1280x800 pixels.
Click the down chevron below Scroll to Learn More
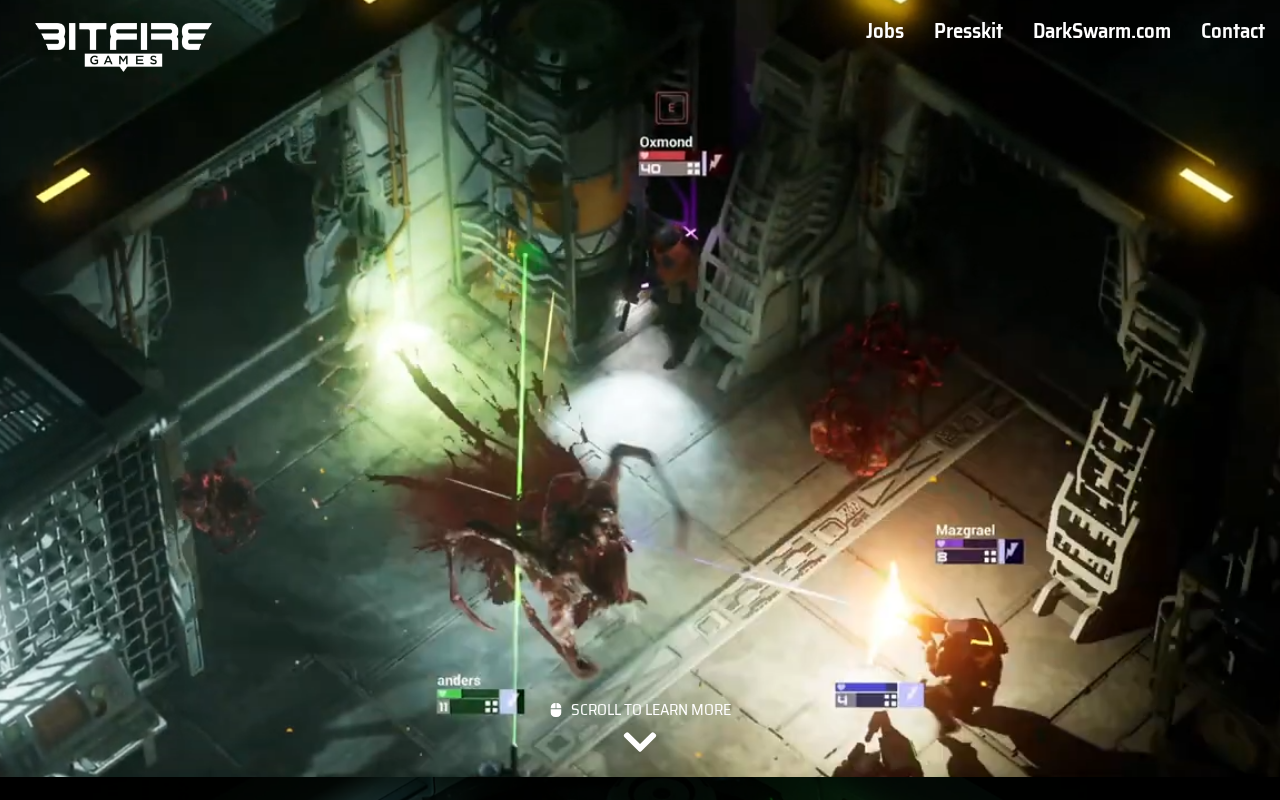click(x=640, y=741)
